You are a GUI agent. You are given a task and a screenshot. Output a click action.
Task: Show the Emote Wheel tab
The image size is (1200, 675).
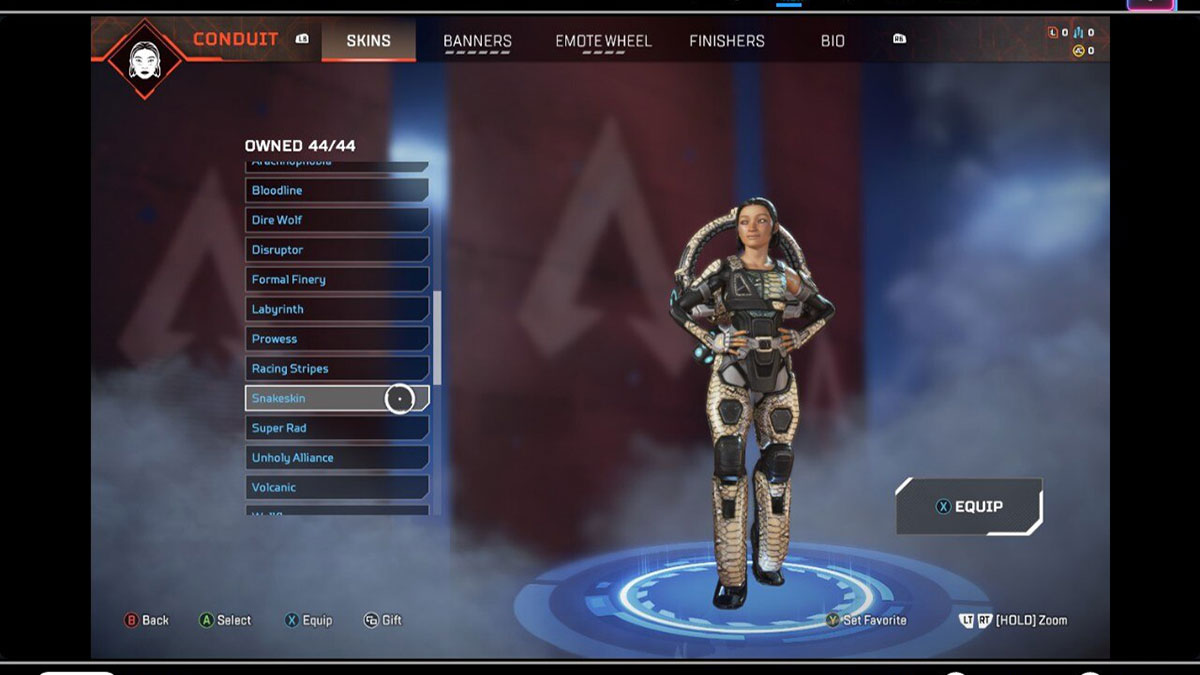tap(603, 41)
